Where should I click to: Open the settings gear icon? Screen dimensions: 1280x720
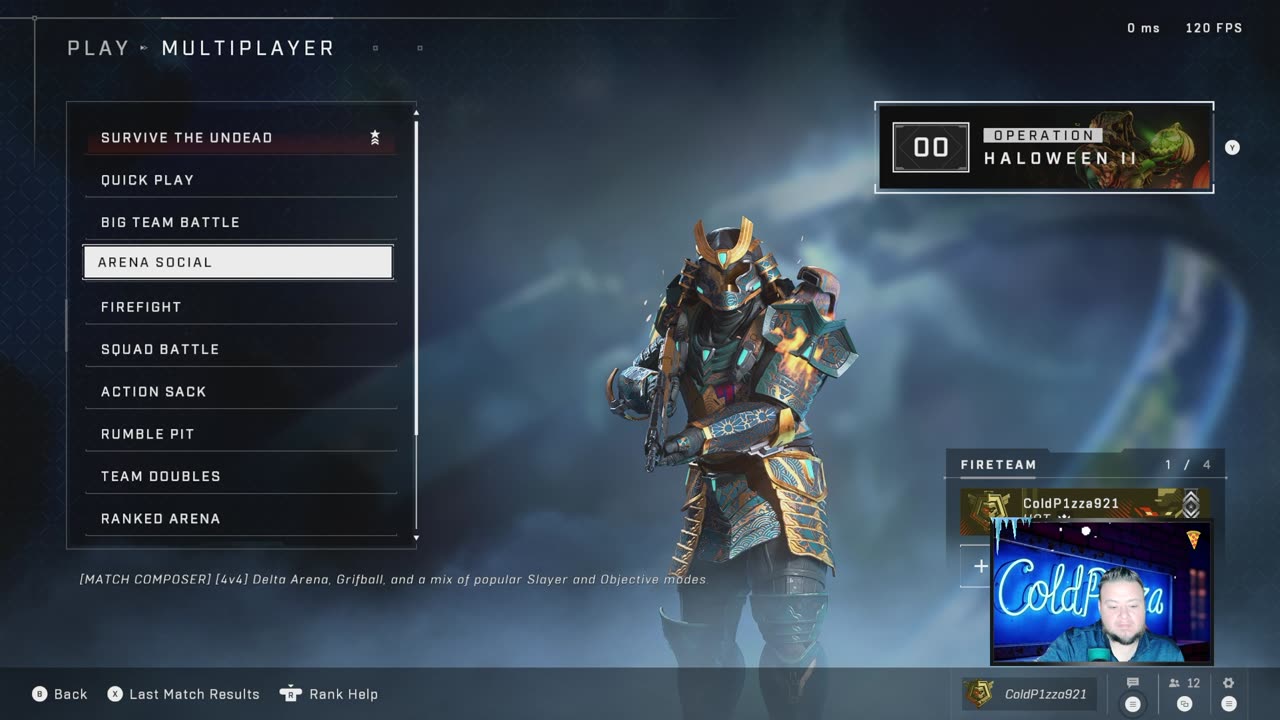point(1229,685)
